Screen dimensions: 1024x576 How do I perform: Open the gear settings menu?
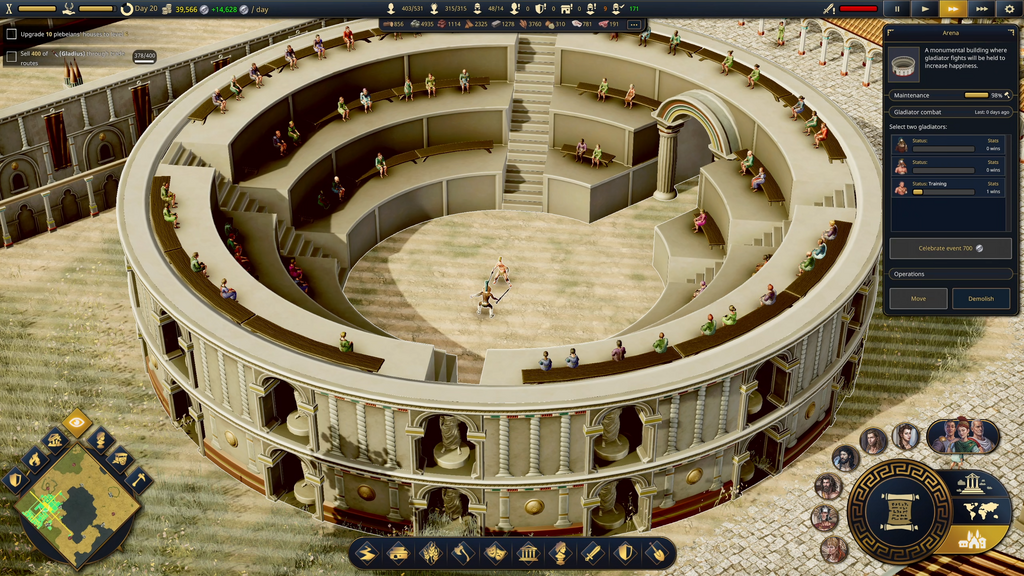[1009, 9]
